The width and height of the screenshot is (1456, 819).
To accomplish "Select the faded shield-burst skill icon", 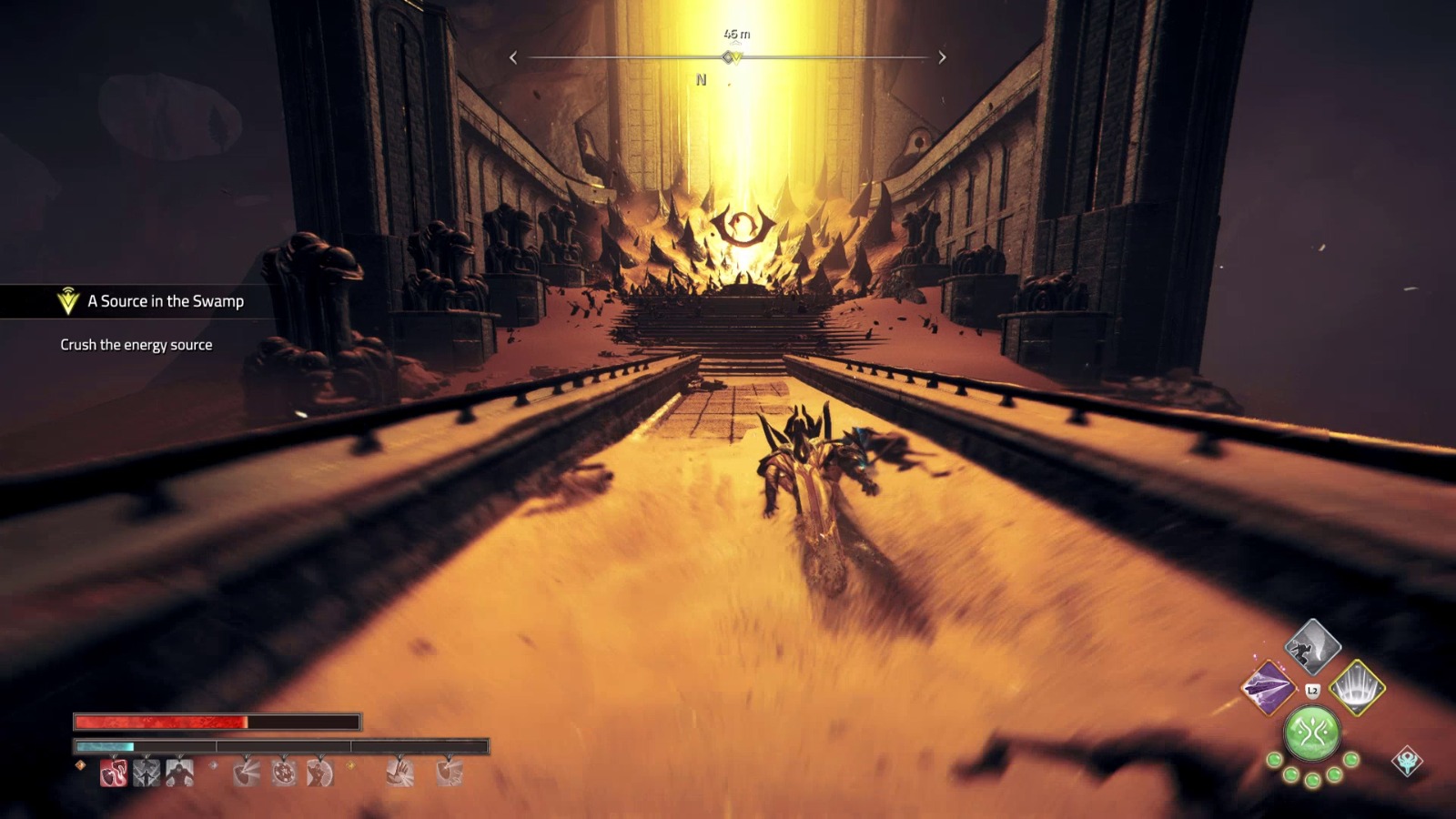I will pyautogui.click(x=247, y=773).
